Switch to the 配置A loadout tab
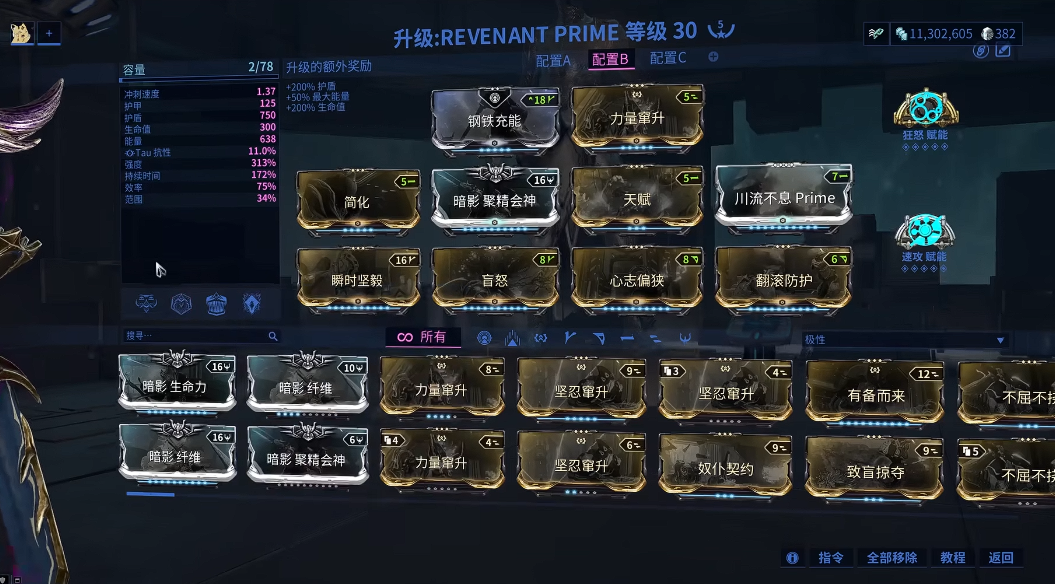This screenshot has width=1055, height=584. pos(553,59)
